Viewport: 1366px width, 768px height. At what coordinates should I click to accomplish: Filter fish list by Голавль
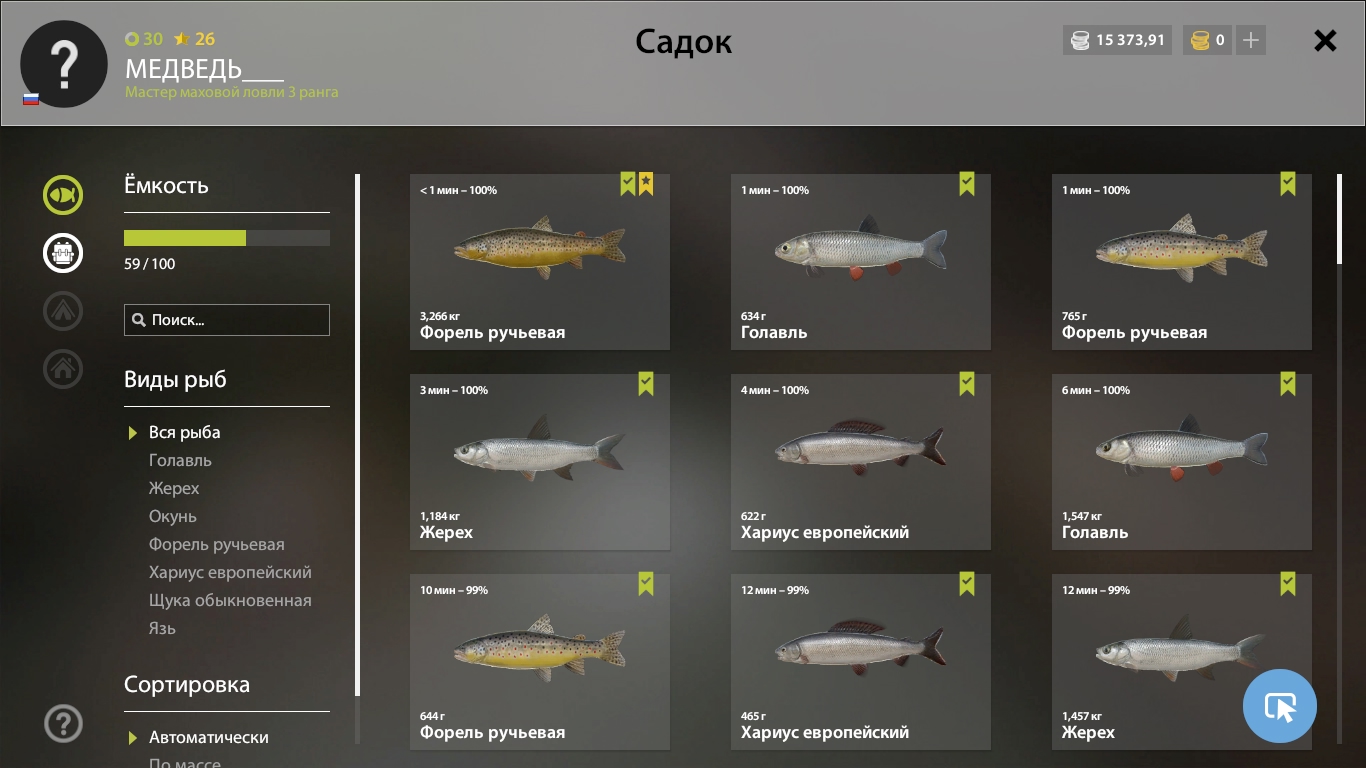pyautogui.click(x=180, y=460)
